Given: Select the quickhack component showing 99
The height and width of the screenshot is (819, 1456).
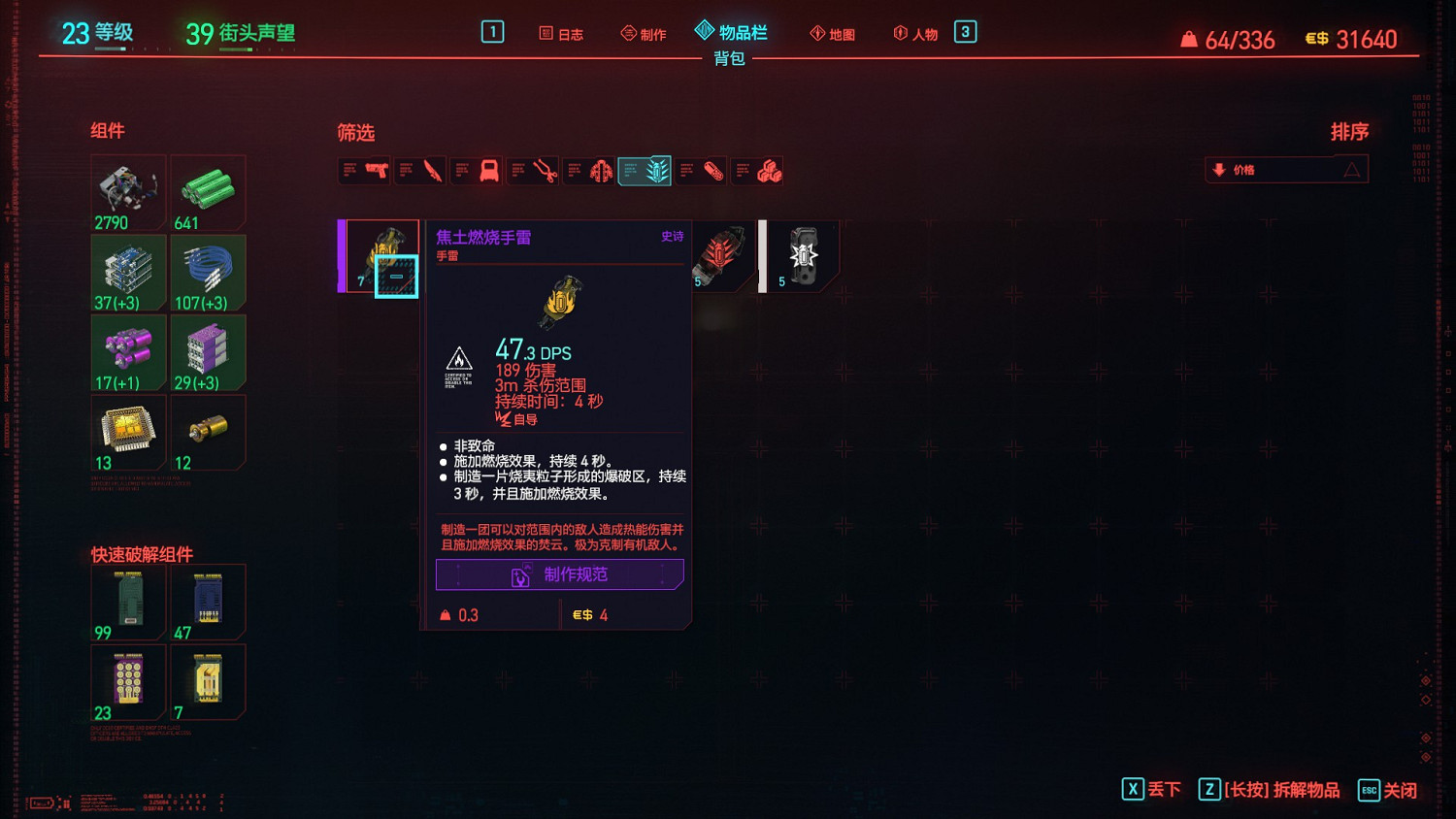Looking at the screenshot, I should click(127, 601).
